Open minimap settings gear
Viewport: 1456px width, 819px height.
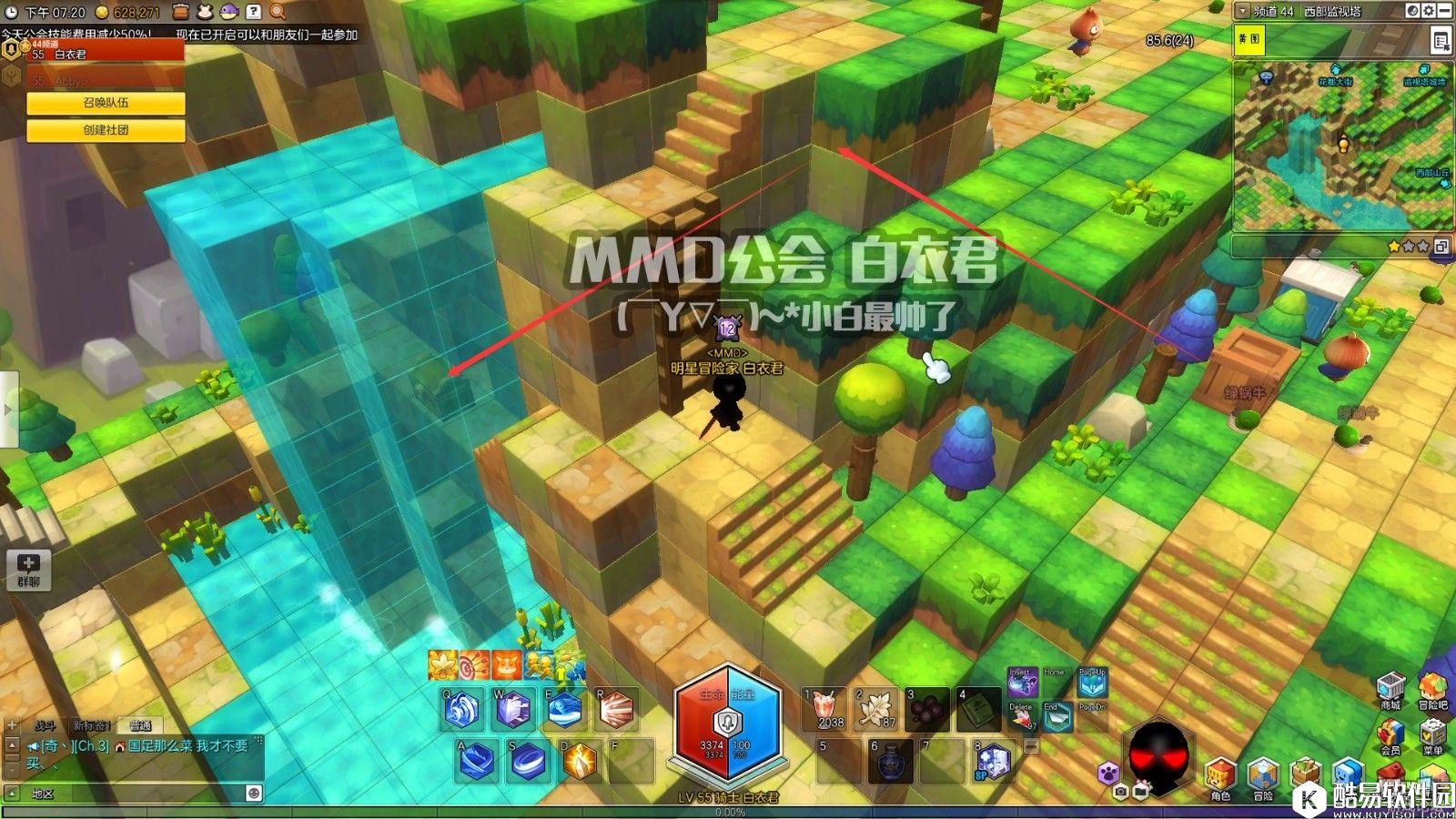[1428, 11]
